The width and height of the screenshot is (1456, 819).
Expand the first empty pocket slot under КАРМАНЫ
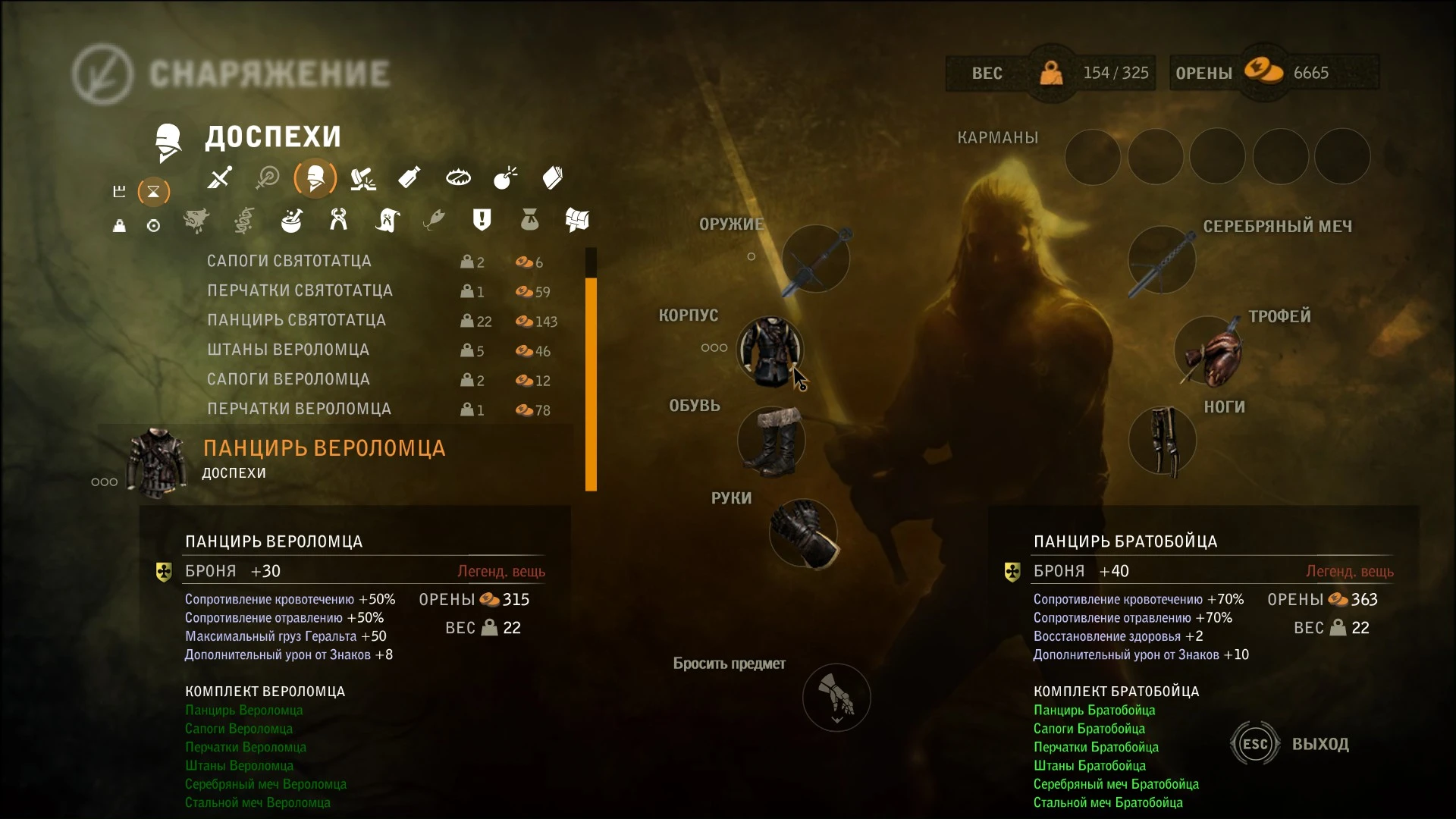(1094, 156)
